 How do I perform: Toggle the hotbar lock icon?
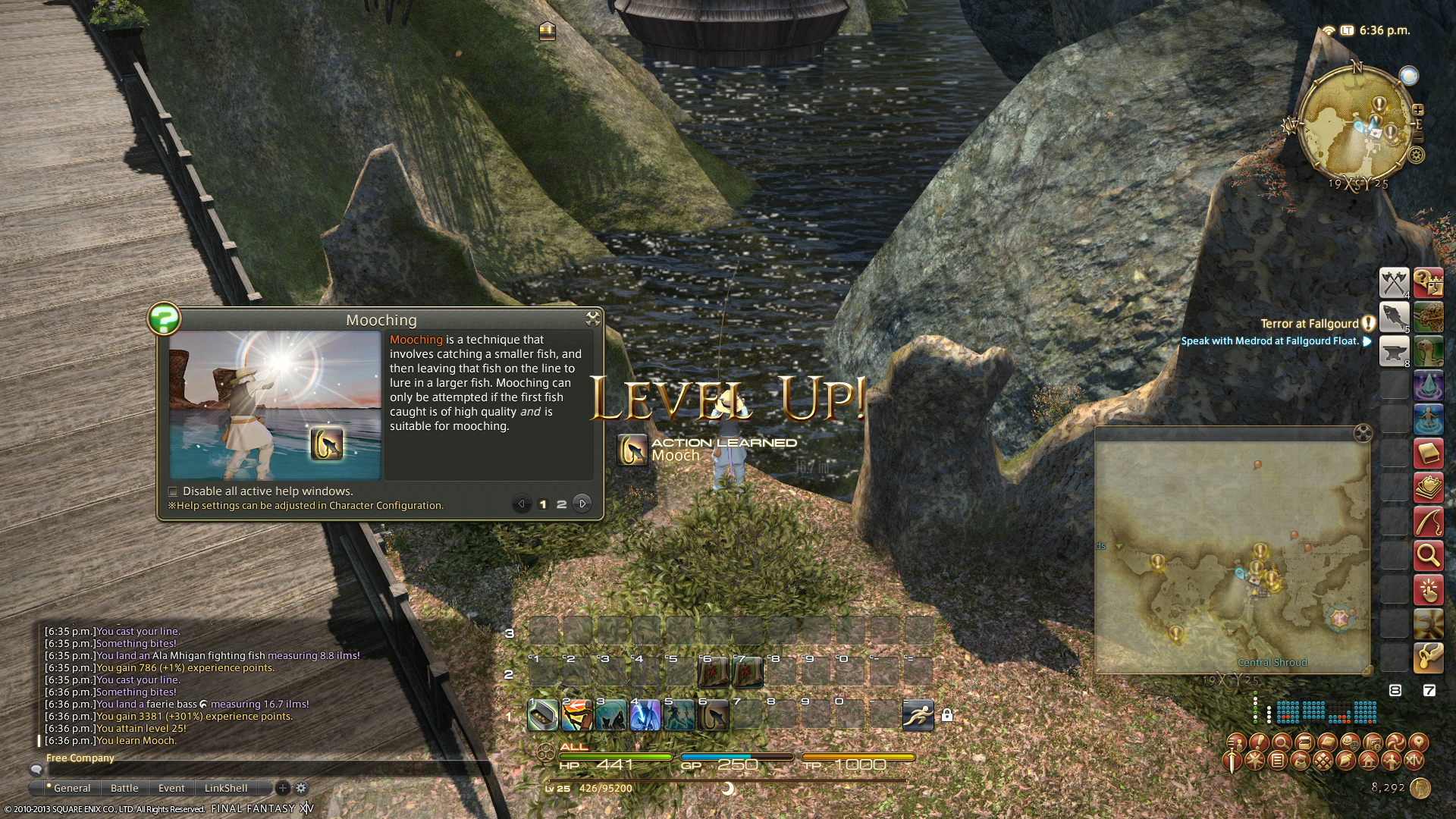coord(947,715)
